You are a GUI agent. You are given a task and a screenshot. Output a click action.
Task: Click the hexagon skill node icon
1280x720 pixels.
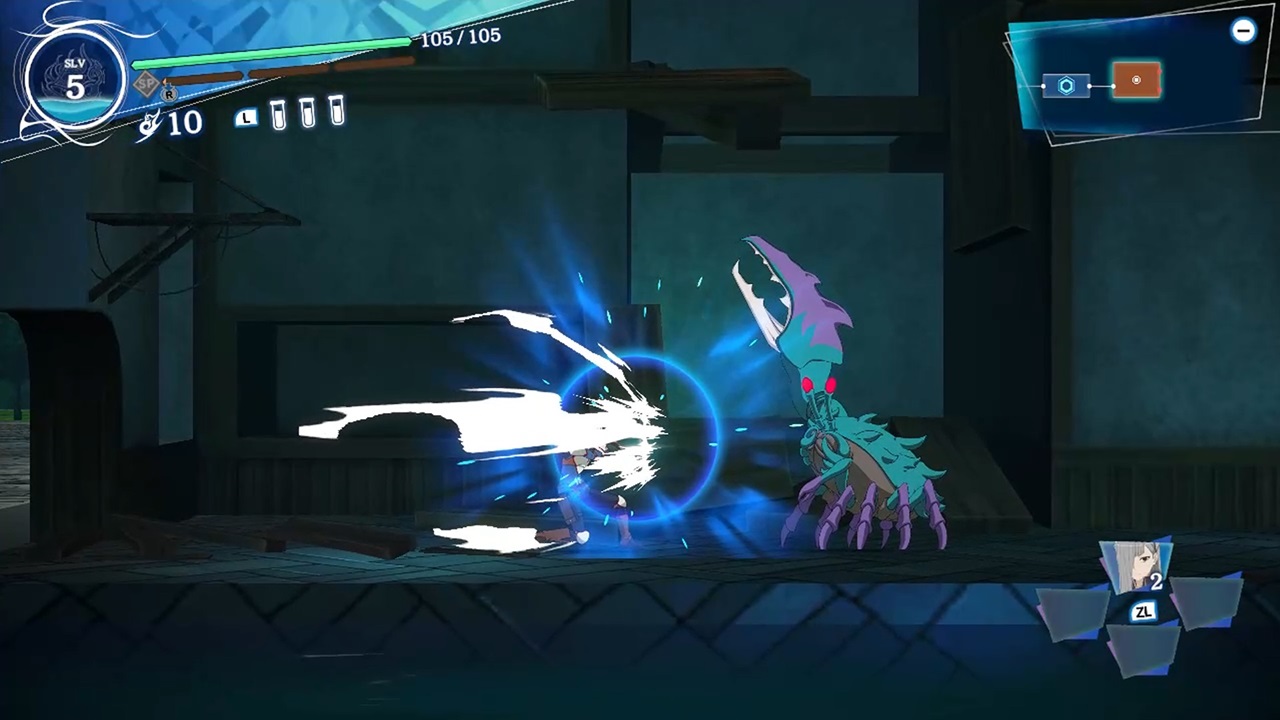pyautogui.click(x=1065, y=86)
